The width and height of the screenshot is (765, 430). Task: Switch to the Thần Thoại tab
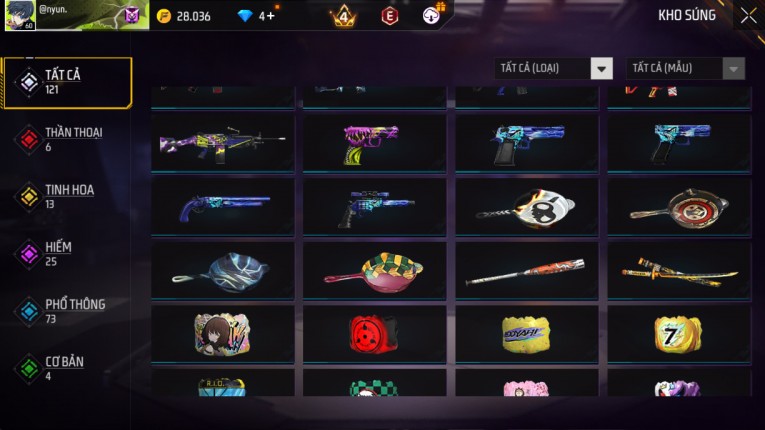66,139
